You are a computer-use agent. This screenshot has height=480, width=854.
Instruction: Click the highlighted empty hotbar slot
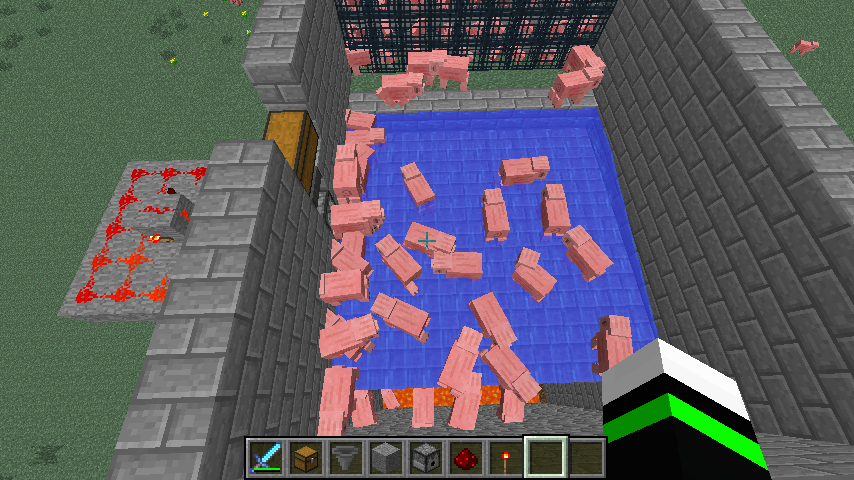pos(546,458)
